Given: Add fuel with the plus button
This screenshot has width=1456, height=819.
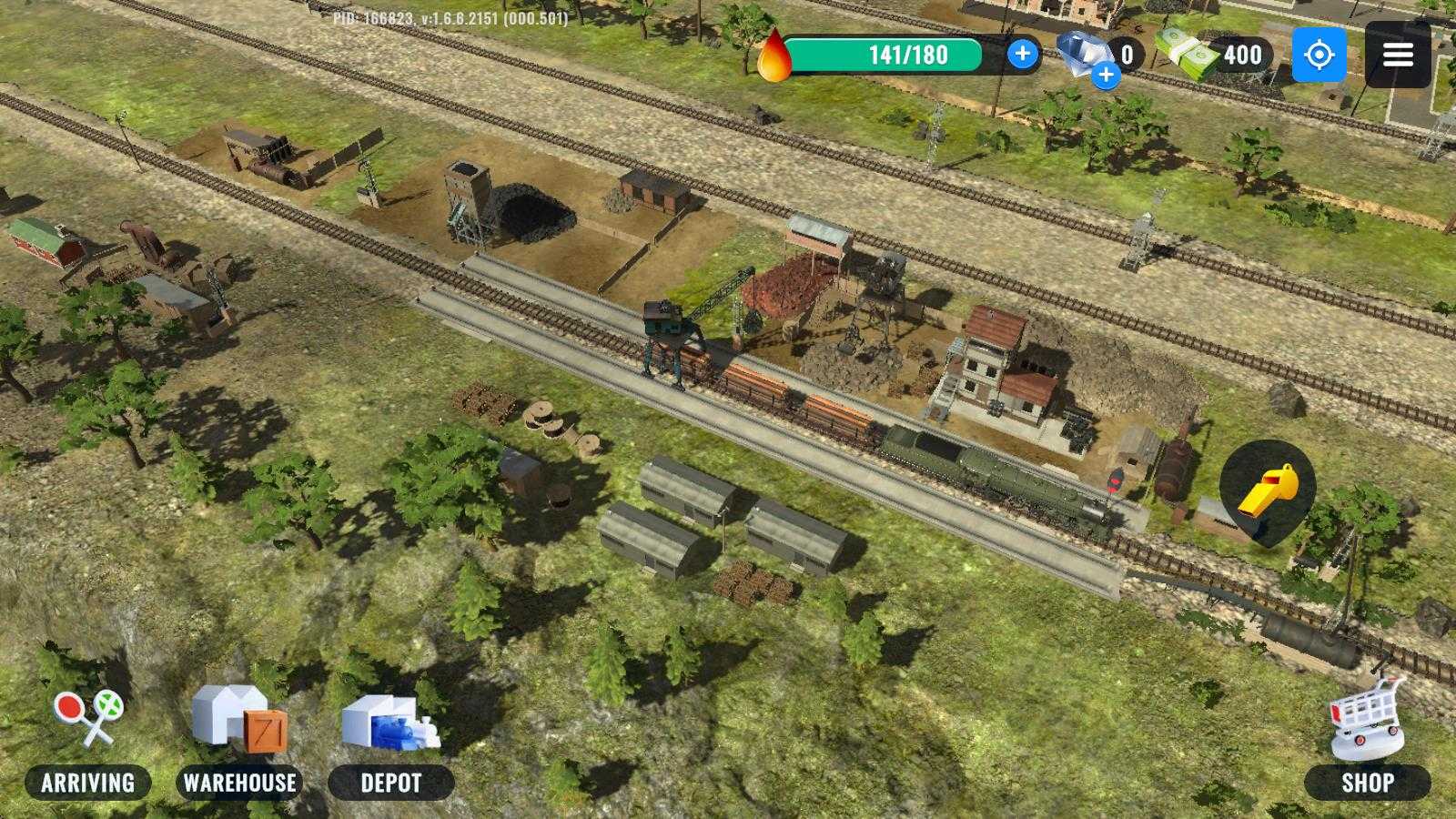Looking at the screenshot, I should pos(1023,54).
